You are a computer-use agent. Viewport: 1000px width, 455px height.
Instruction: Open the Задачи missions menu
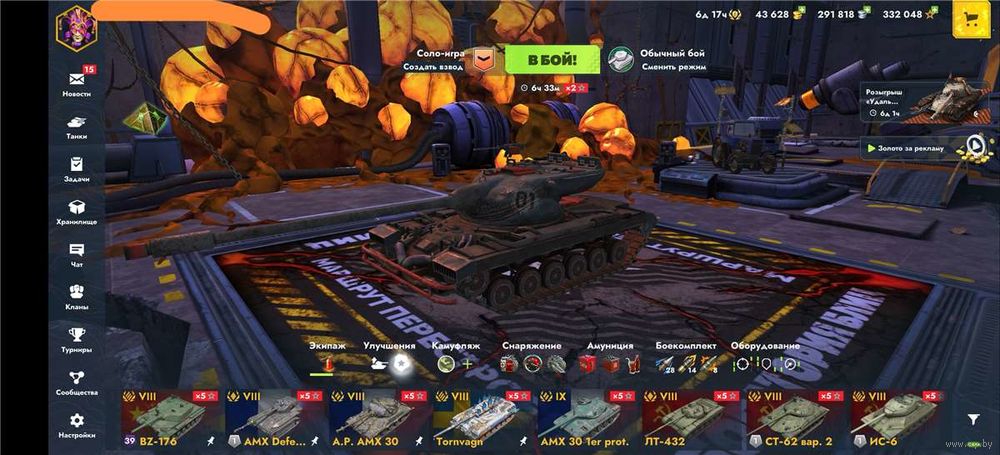point(76,169)
